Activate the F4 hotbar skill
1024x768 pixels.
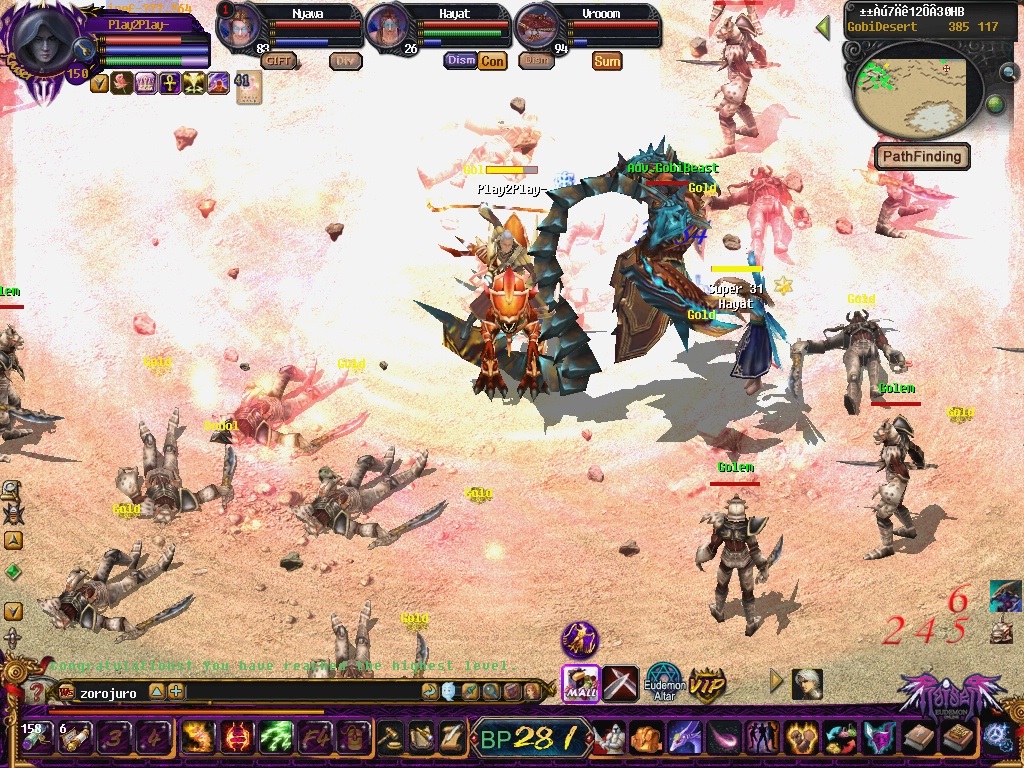tap(315, 738)
